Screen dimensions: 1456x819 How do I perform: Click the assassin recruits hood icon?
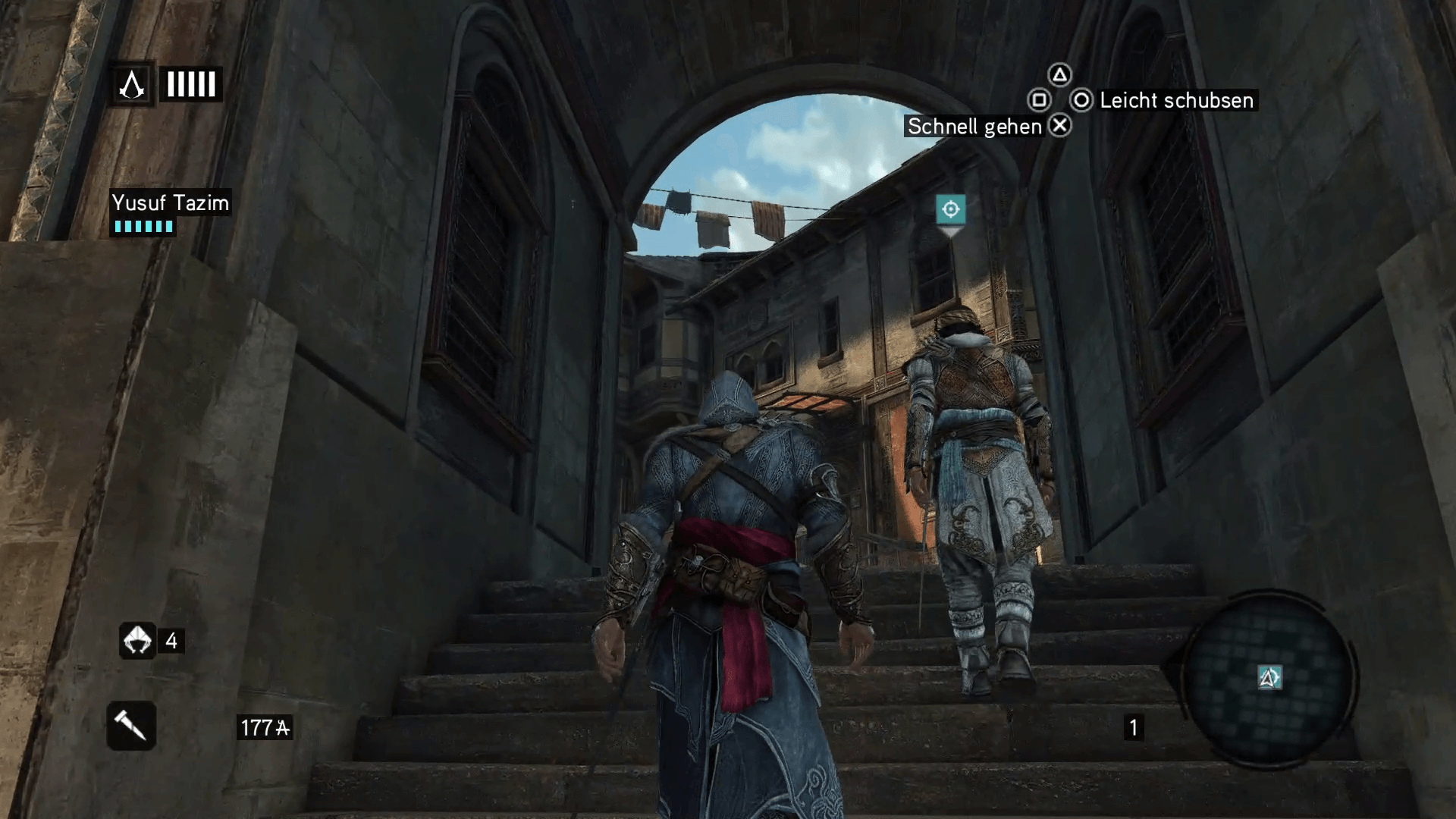137,641
